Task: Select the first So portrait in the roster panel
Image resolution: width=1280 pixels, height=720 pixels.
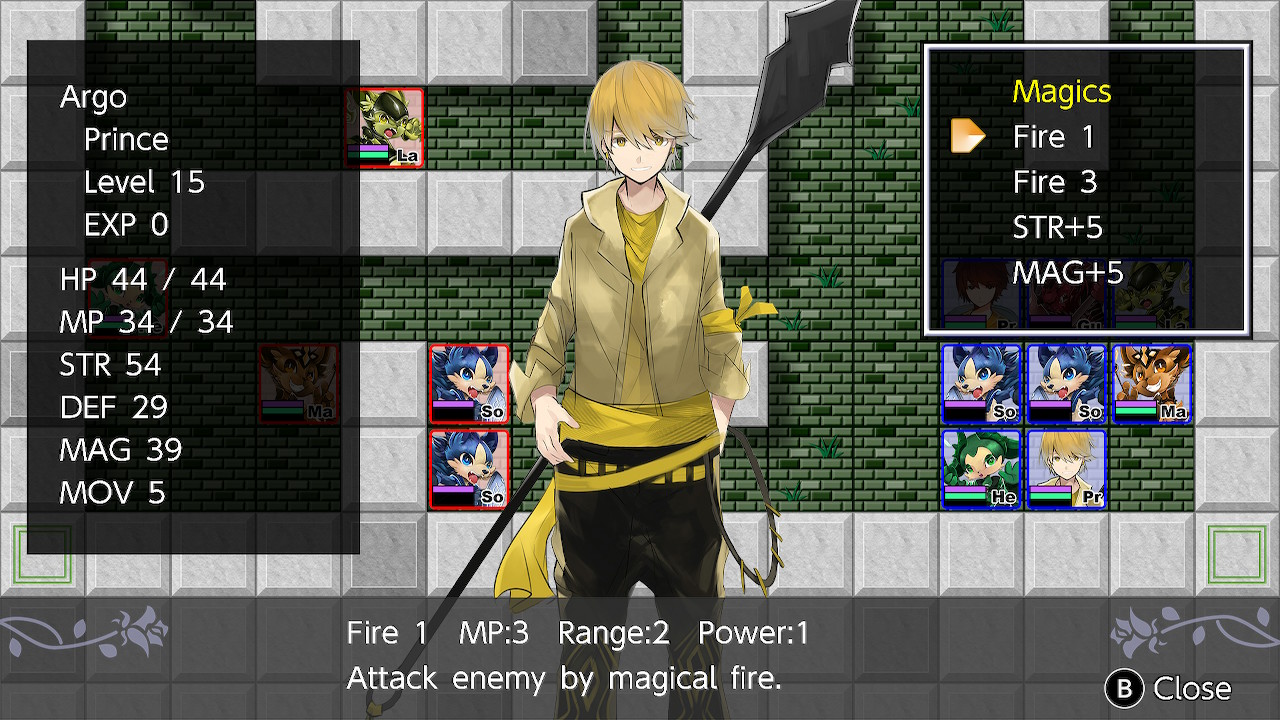Action: pos(980,383)
